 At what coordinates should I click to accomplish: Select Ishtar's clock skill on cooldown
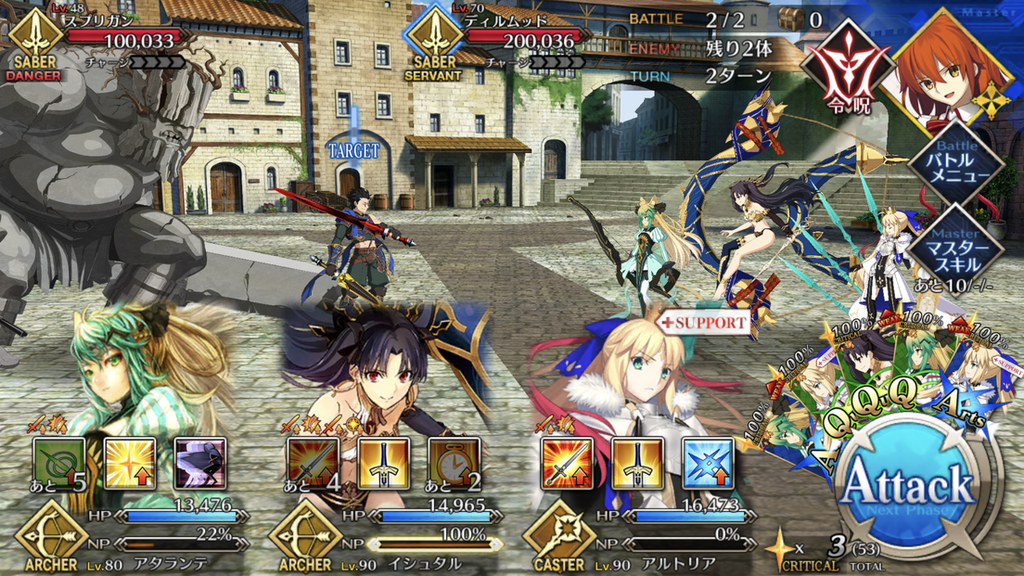coord(454,463)
